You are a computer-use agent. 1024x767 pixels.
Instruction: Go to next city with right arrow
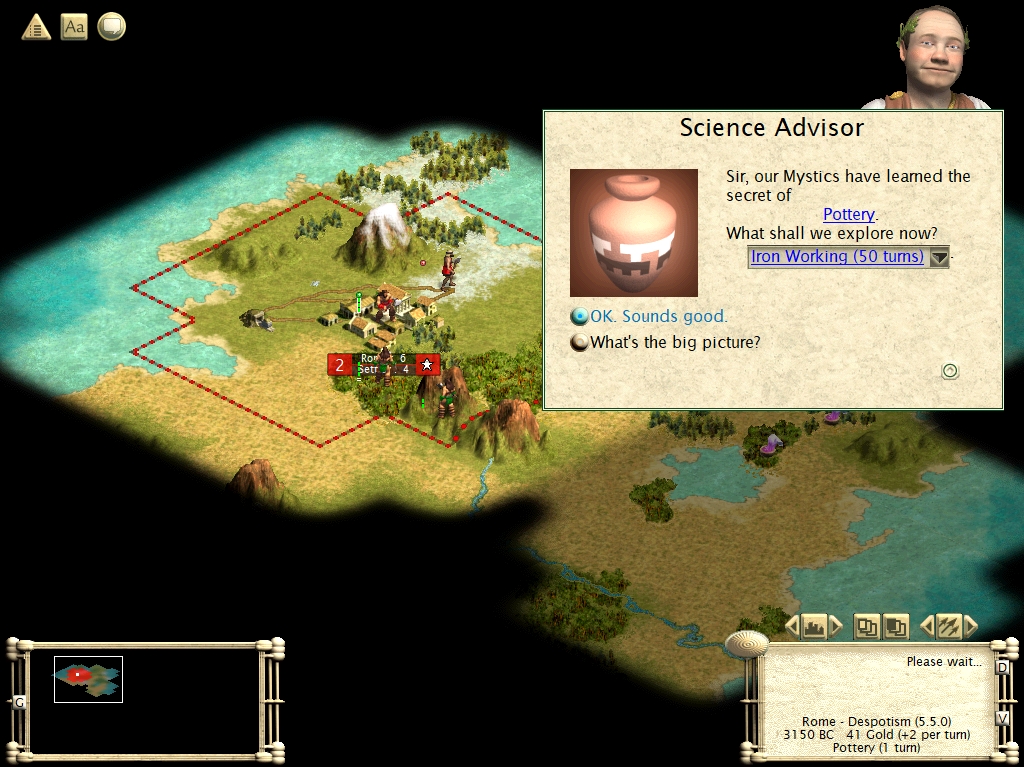click(836, 627)
